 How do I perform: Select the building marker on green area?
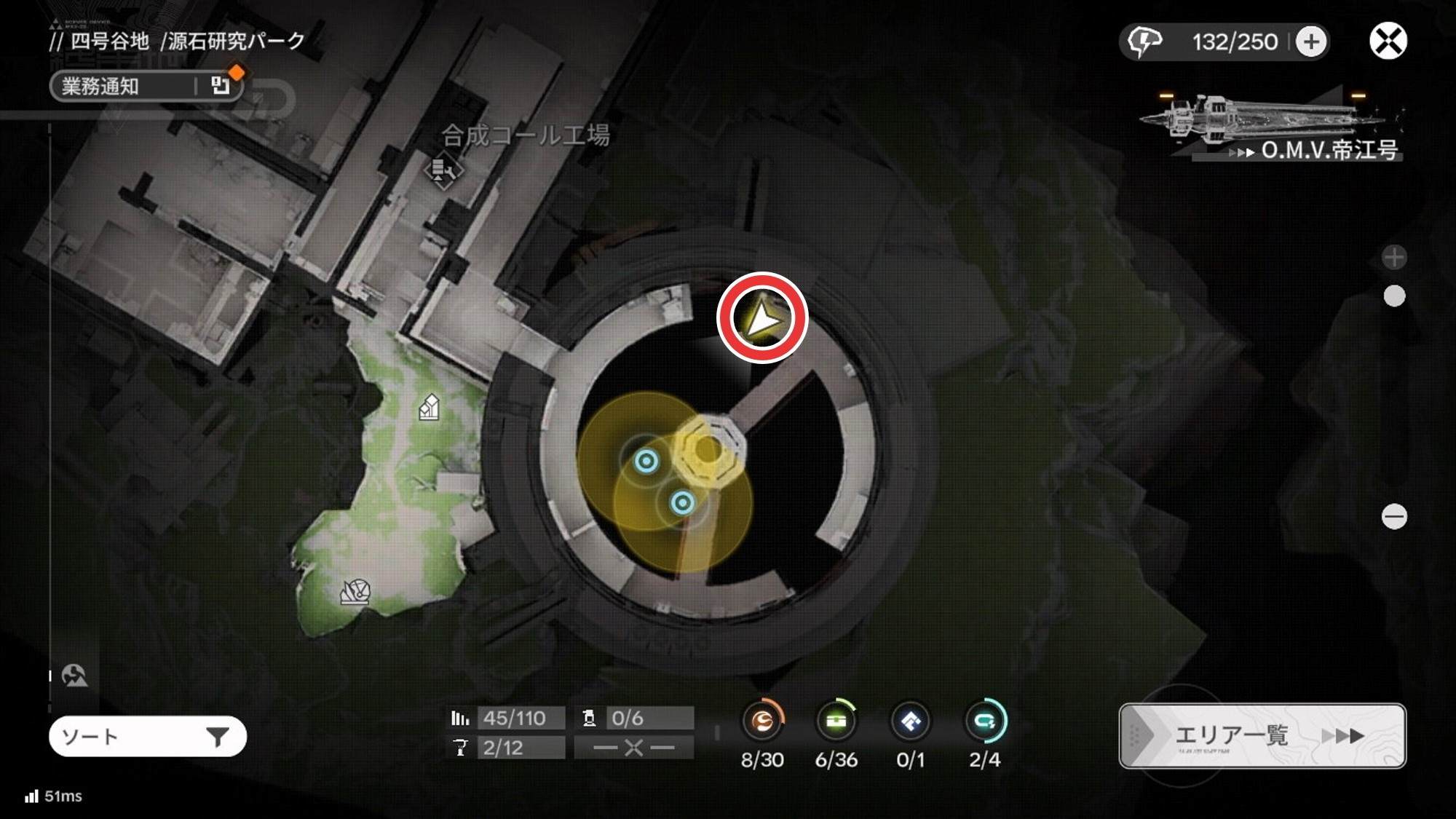pyautogui.click(x=430, y=407)
